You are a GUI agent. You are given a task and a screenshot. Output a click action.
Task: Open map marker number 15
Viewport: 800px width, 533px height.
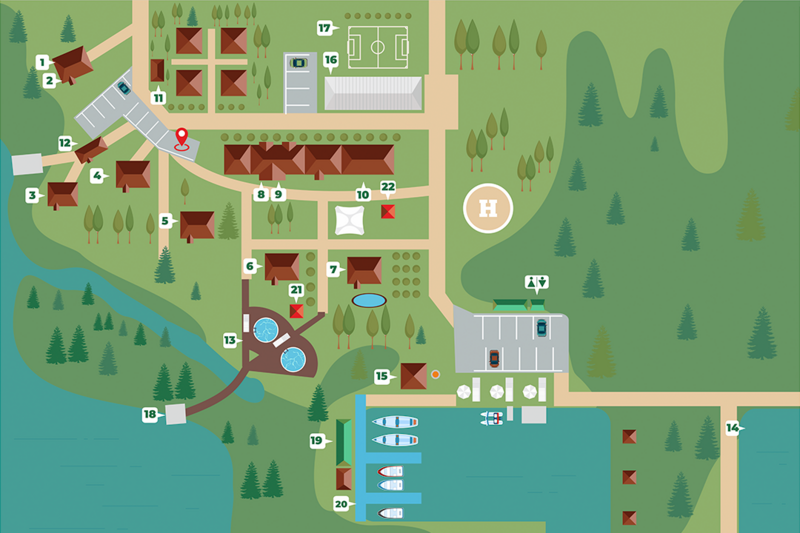click(382, 376)
